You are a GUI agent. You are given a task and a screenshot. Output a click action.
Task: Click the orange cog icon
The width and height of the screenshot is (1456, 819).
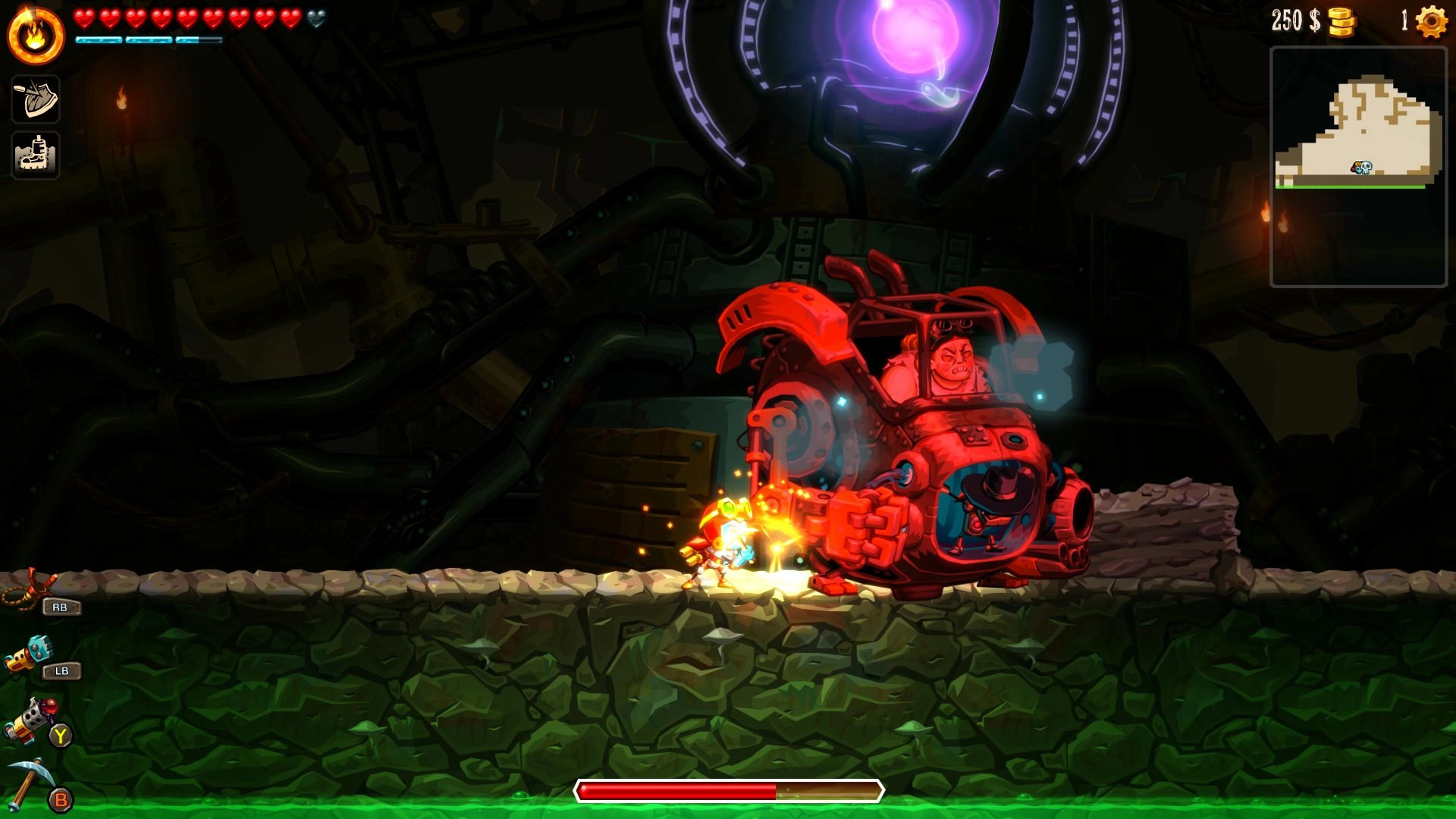pos(1431,21)
